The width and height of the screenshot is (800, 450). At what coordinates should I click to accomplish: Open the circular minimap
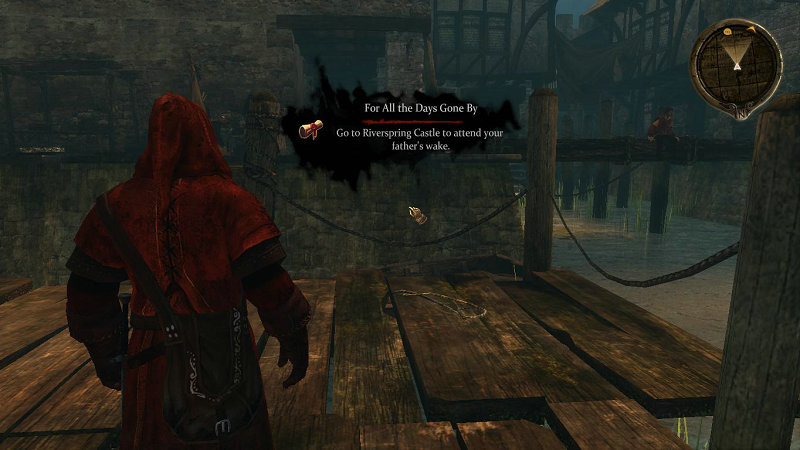coord(737,63)
